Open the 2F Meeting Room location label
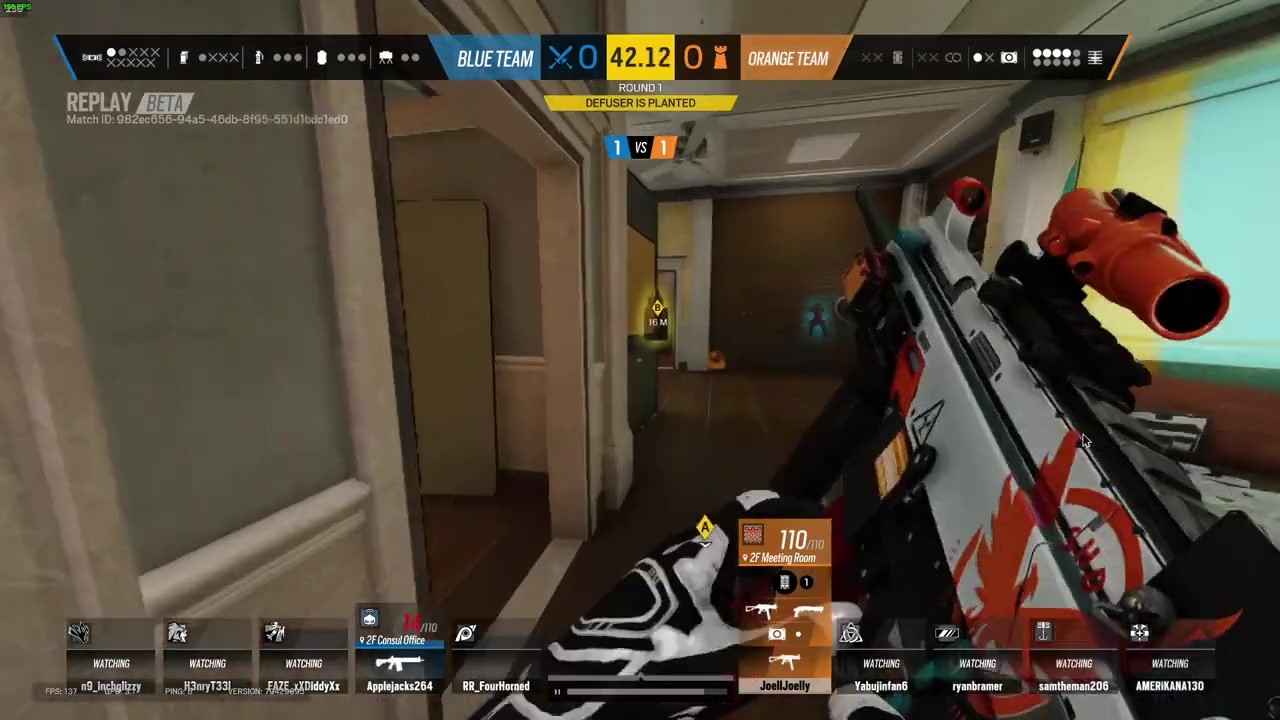 (x=783, y=558)
